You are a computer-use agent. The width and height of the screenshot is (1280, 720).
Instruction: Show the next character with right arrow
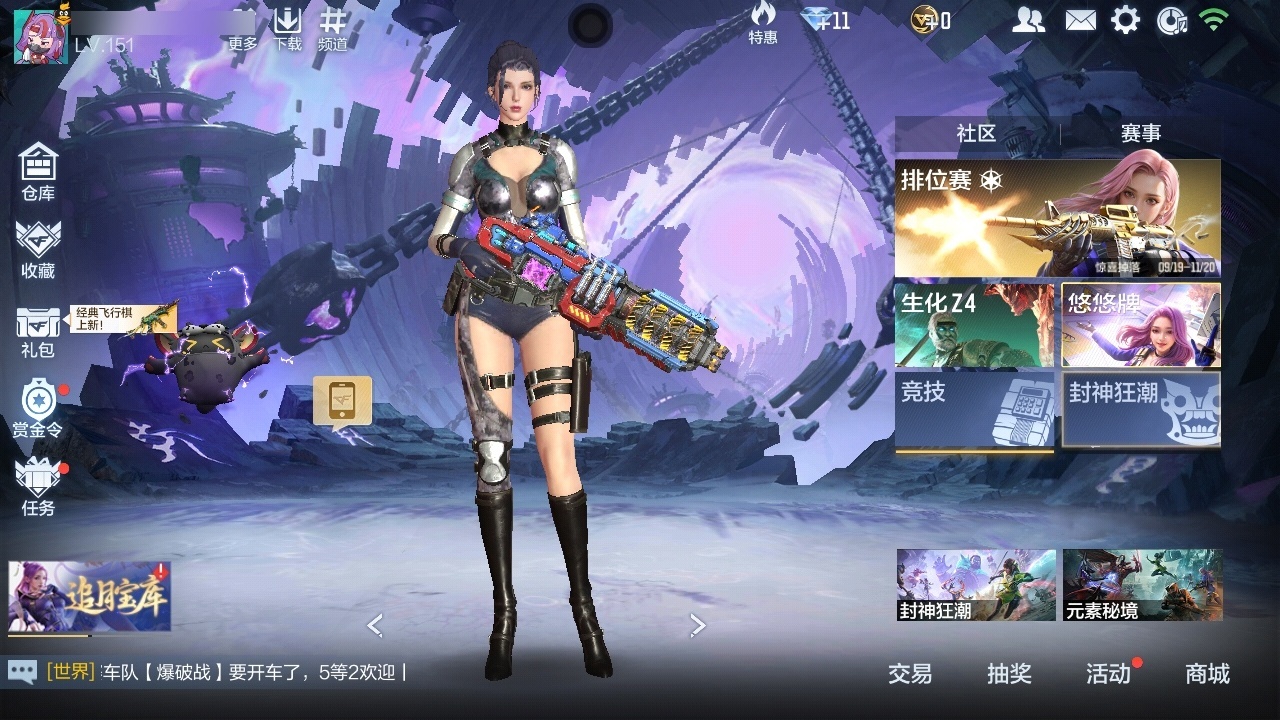697,625
